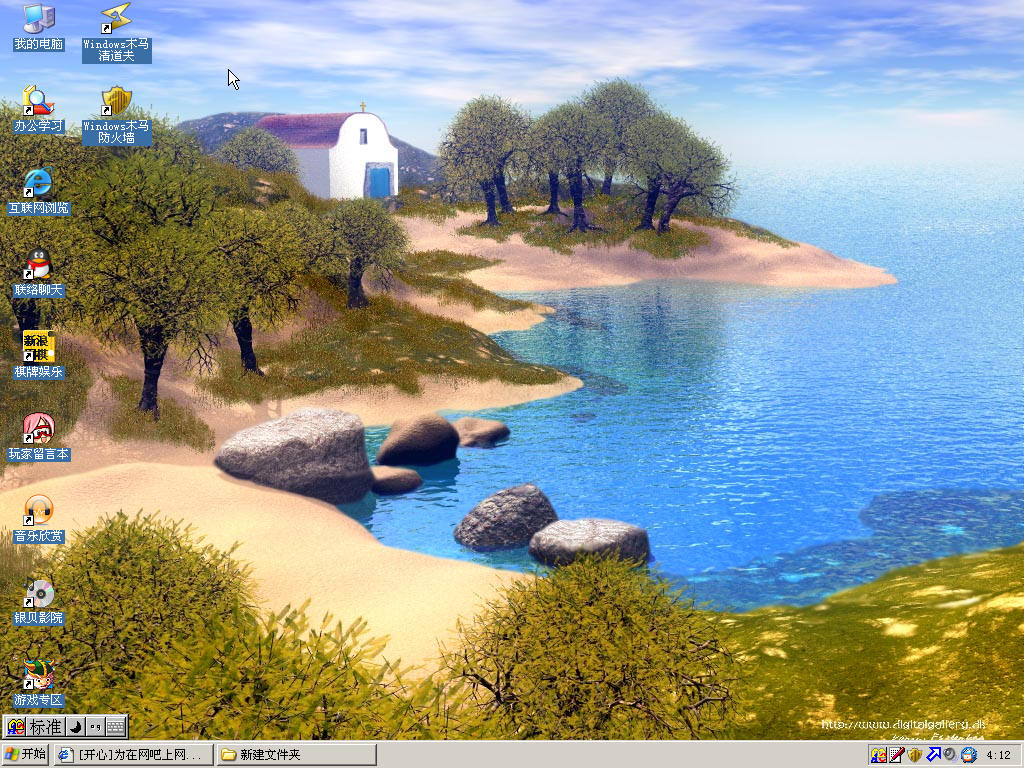Click the 开始 Start button
1024x768 pixels.
(25, 754)
